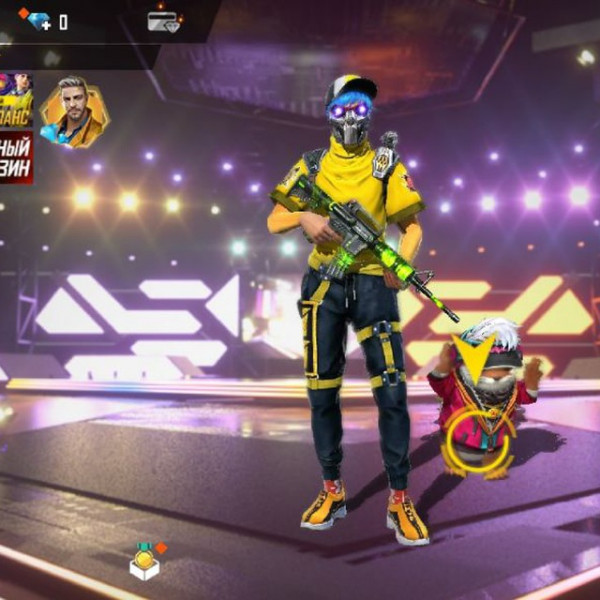Image resolution: width=600 pixels, height=600 pixels.
Task: Tap the diamond top-up plus icon
Action: (36, 20)
